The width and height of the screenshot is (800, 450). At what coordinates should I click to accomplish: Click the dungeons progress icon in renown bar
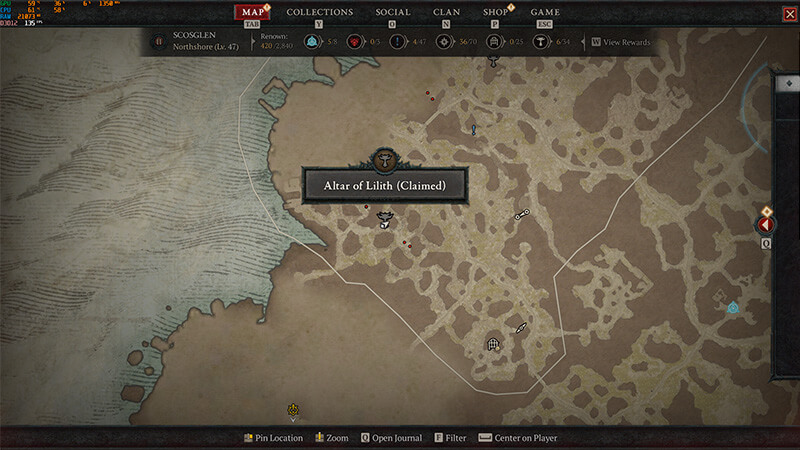(x=493, y=42)
